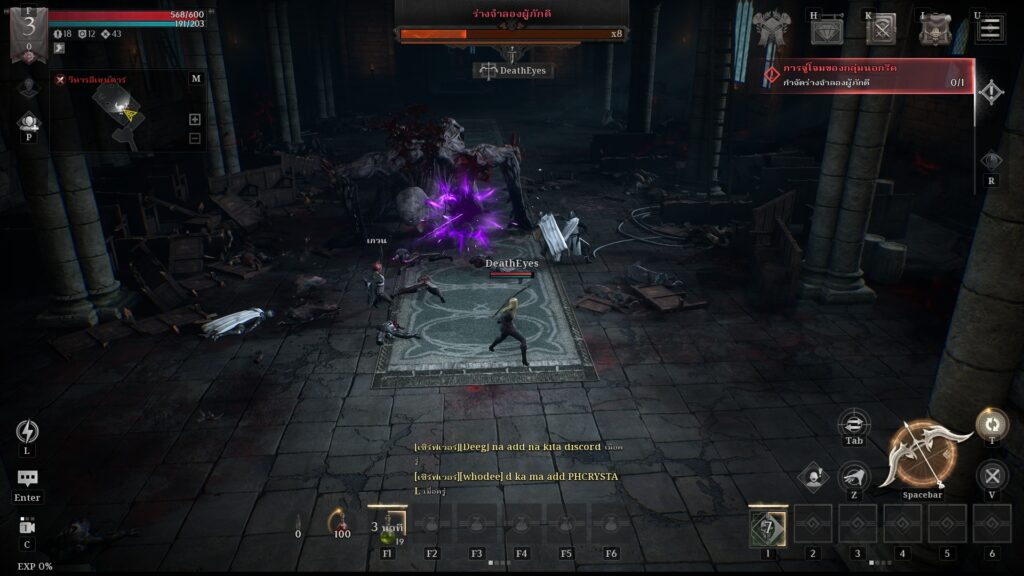Zoom in the minimap

click(x=195, y=119)
